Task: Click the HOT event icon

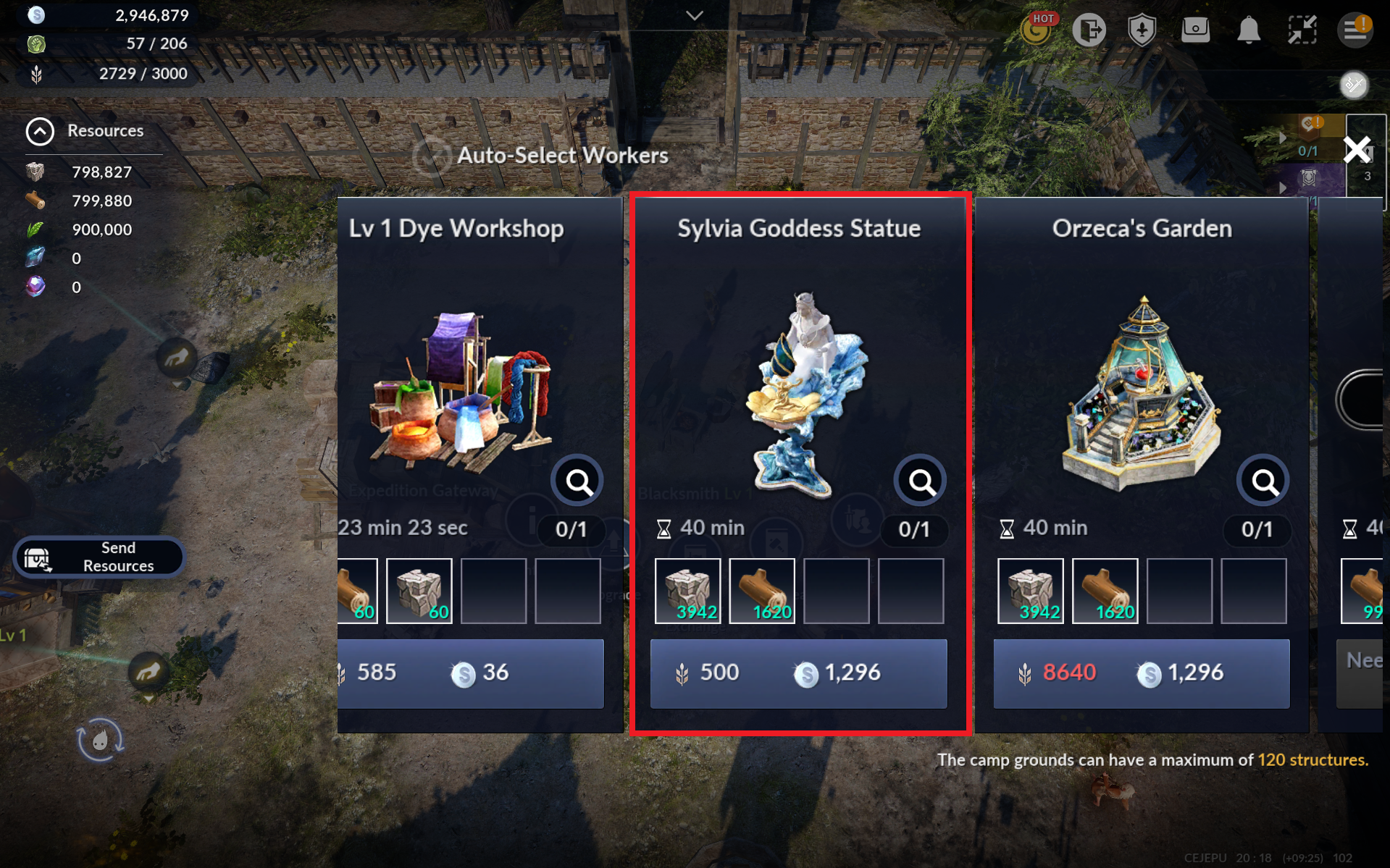Action: [x=1037, y=29]
